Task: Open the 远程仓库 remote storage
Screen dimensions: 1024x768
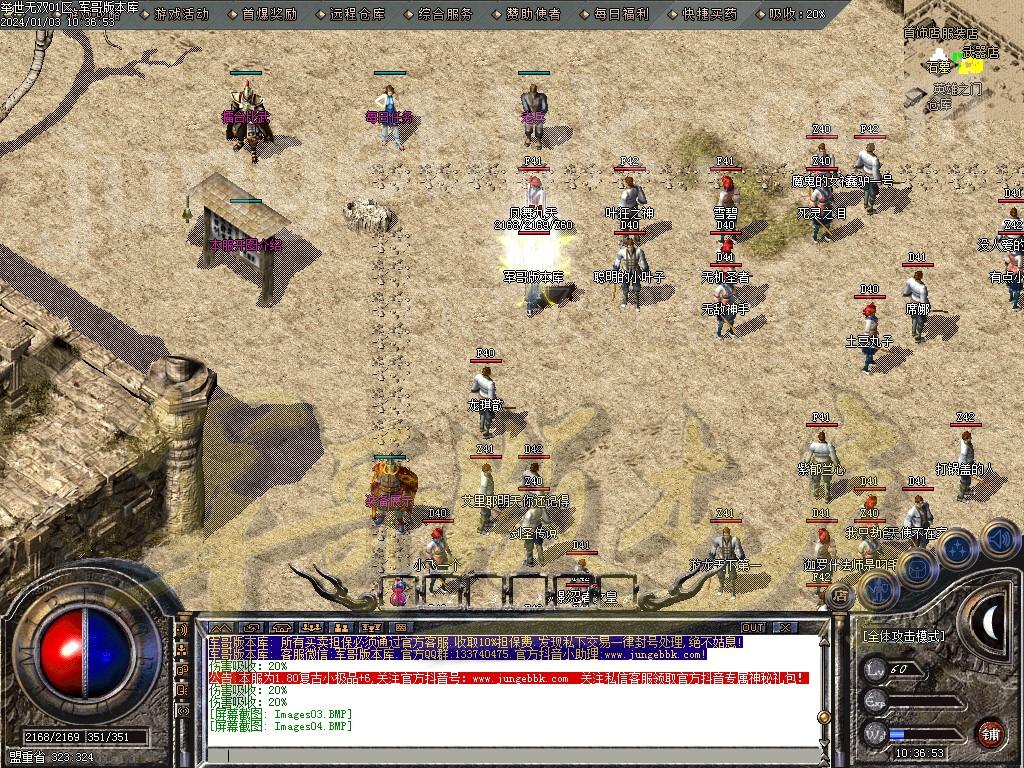Action: pyautogui.click(x=357, y=14)
